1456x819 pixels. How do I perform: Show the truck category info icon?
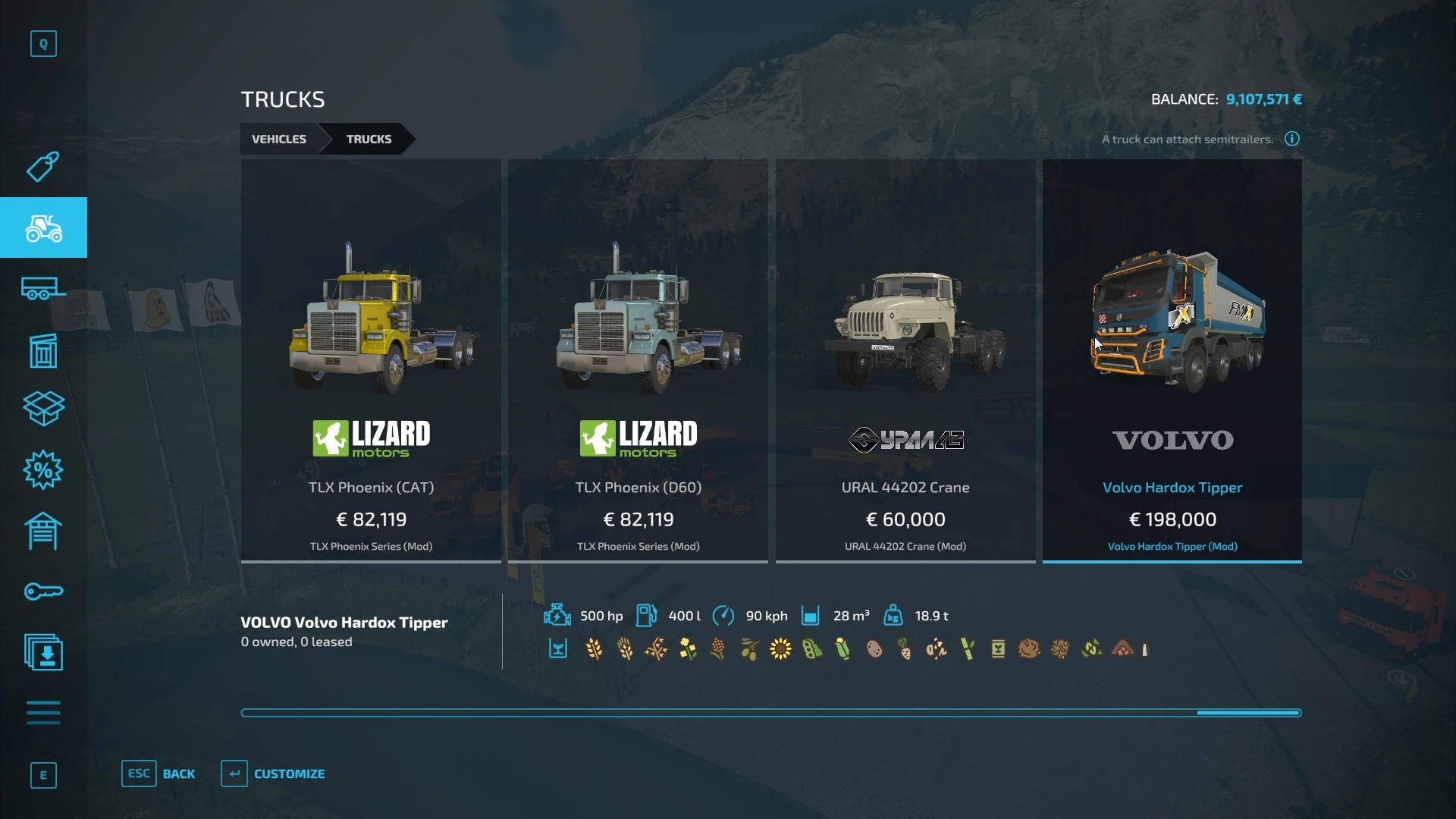(1291, 139)
